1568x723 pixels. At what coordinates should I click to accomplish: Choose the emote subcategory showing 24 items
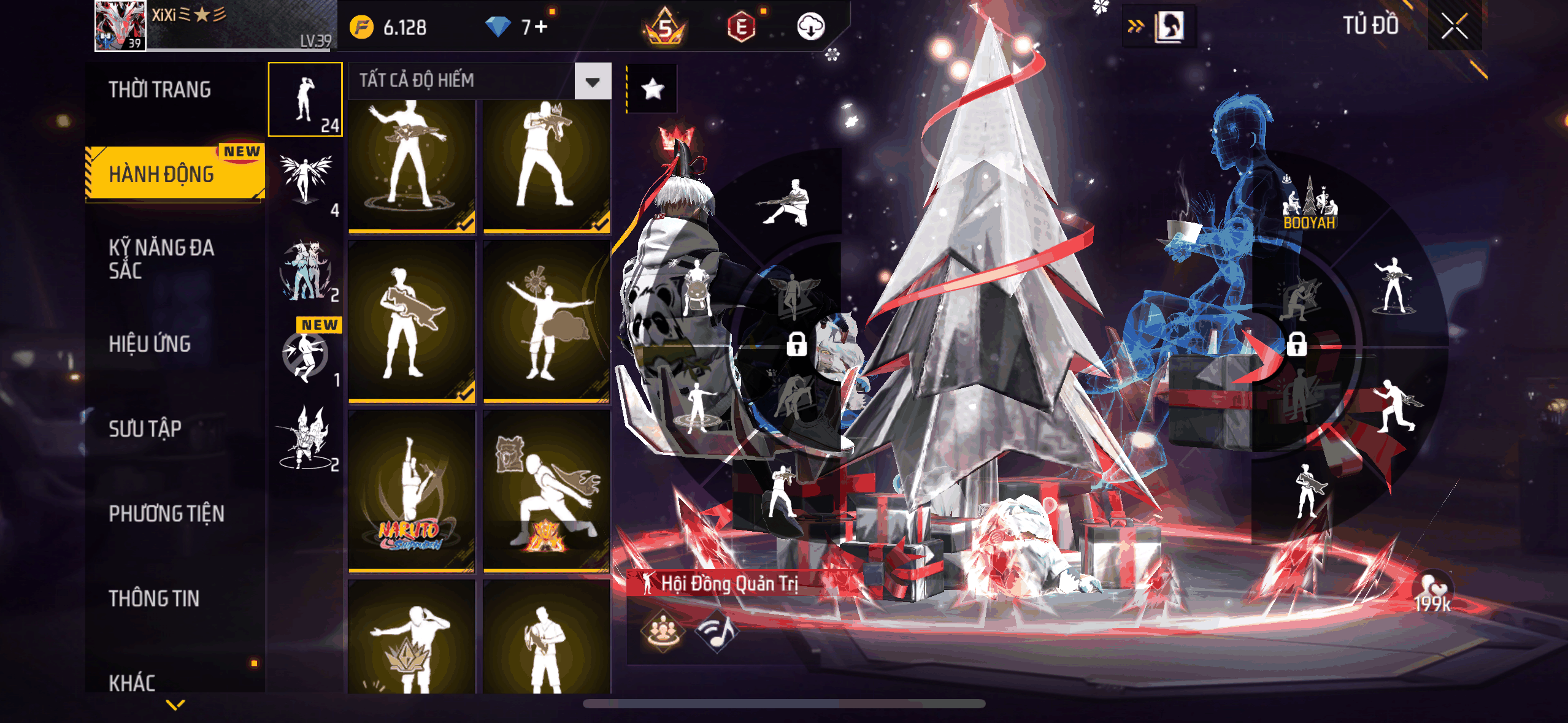point(306,99)
